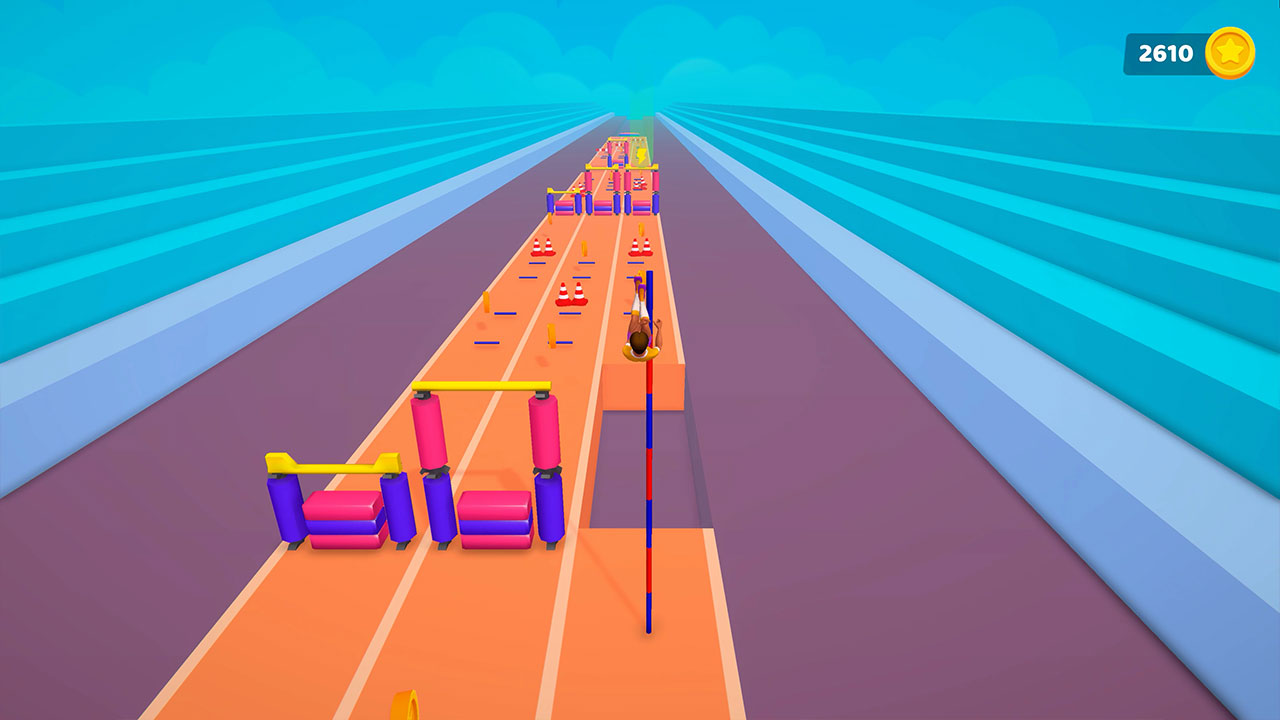1280x720 pixels.
Task: Click the runner character on the track
Action: (640, 325)
